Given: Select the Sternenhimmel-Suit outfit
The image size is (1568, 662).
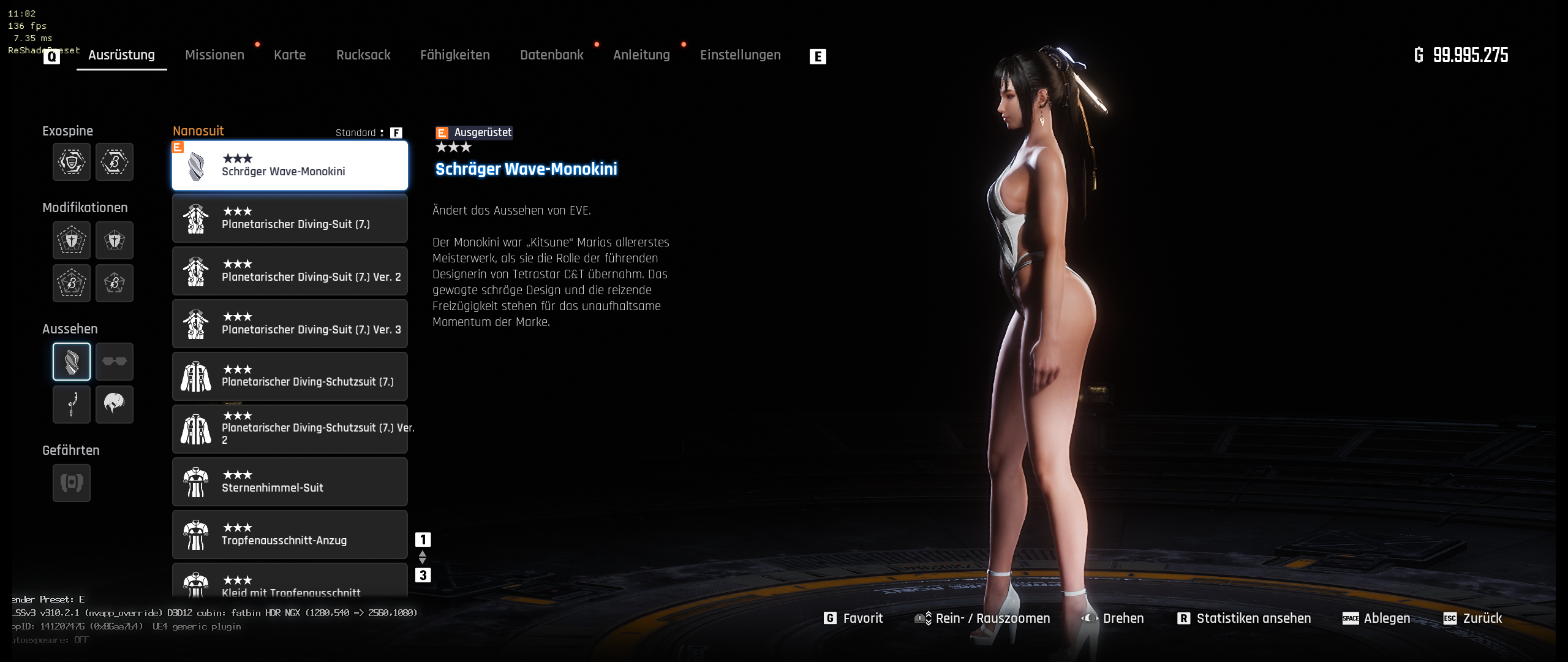Looking at the screenshot, I should click(290, 482).
